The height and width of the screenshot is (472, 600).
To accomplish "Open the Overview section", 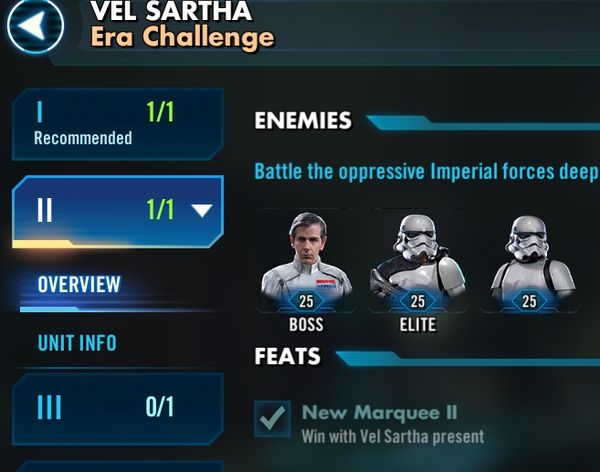I will point(79,284).
